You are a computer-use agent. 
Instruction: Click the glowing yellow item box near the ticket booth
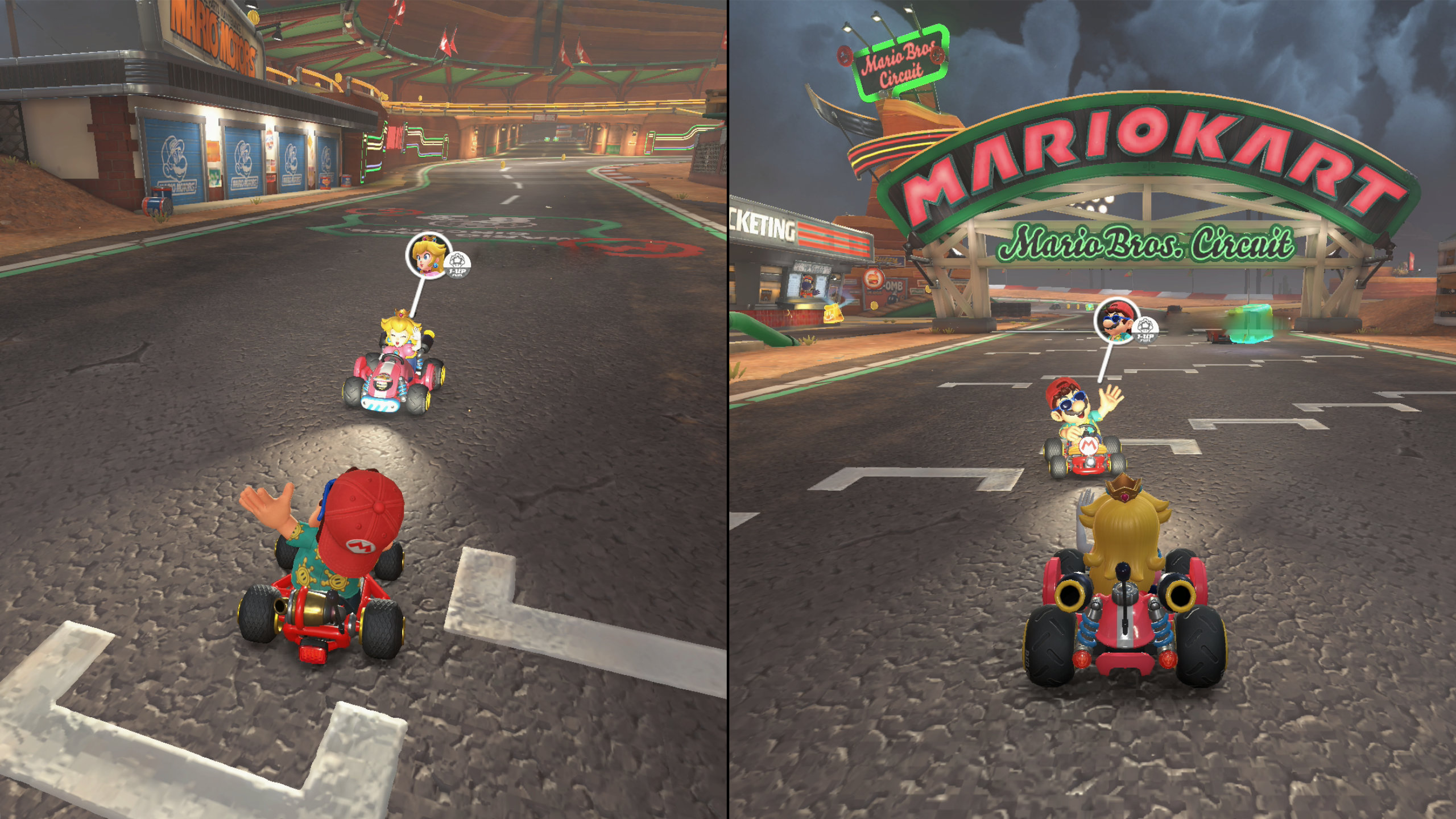click(833, 315)
